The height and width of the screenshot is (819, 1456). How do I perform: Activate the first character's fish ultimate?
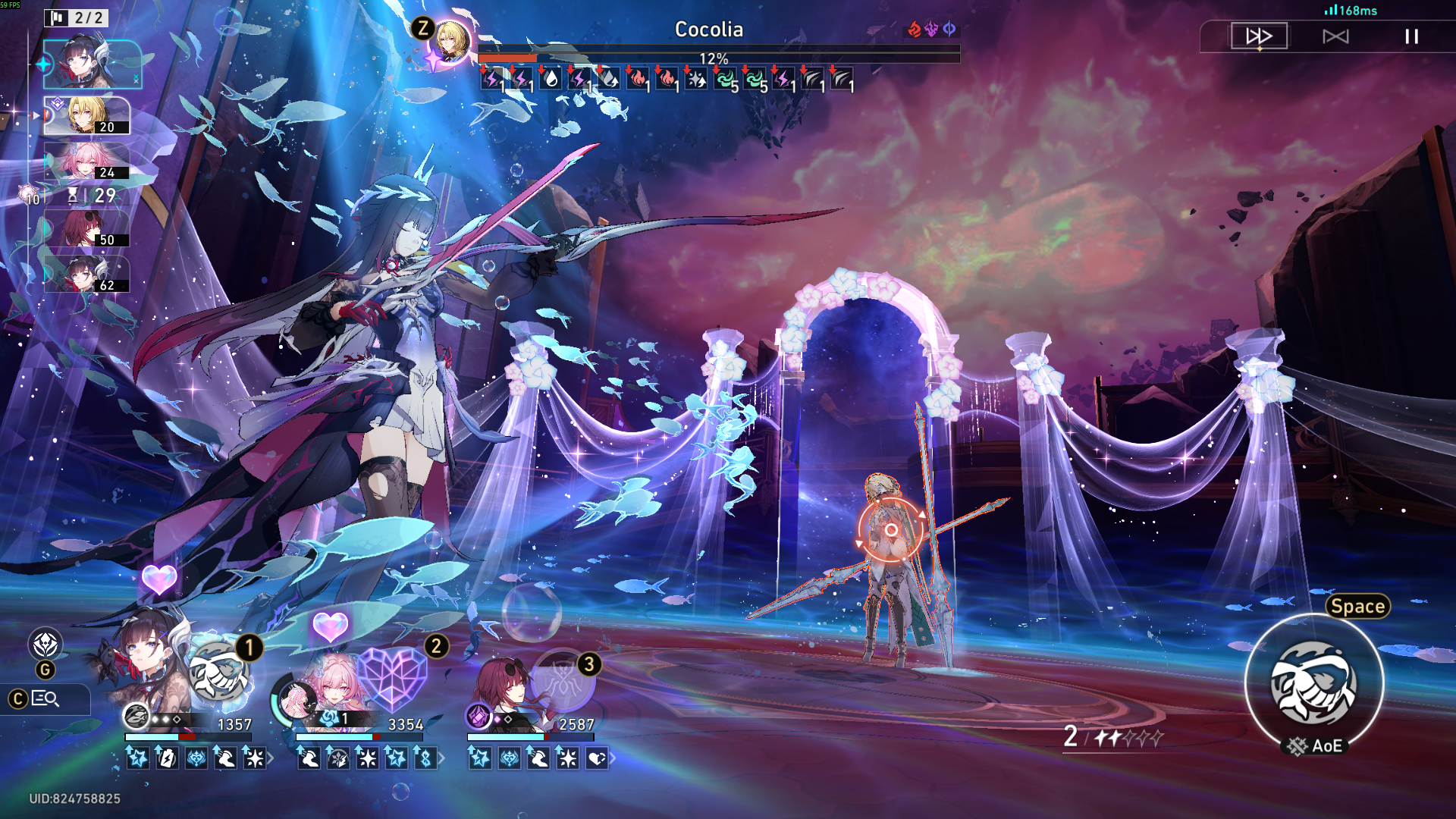pyautogui.click(x=219, y=673)
